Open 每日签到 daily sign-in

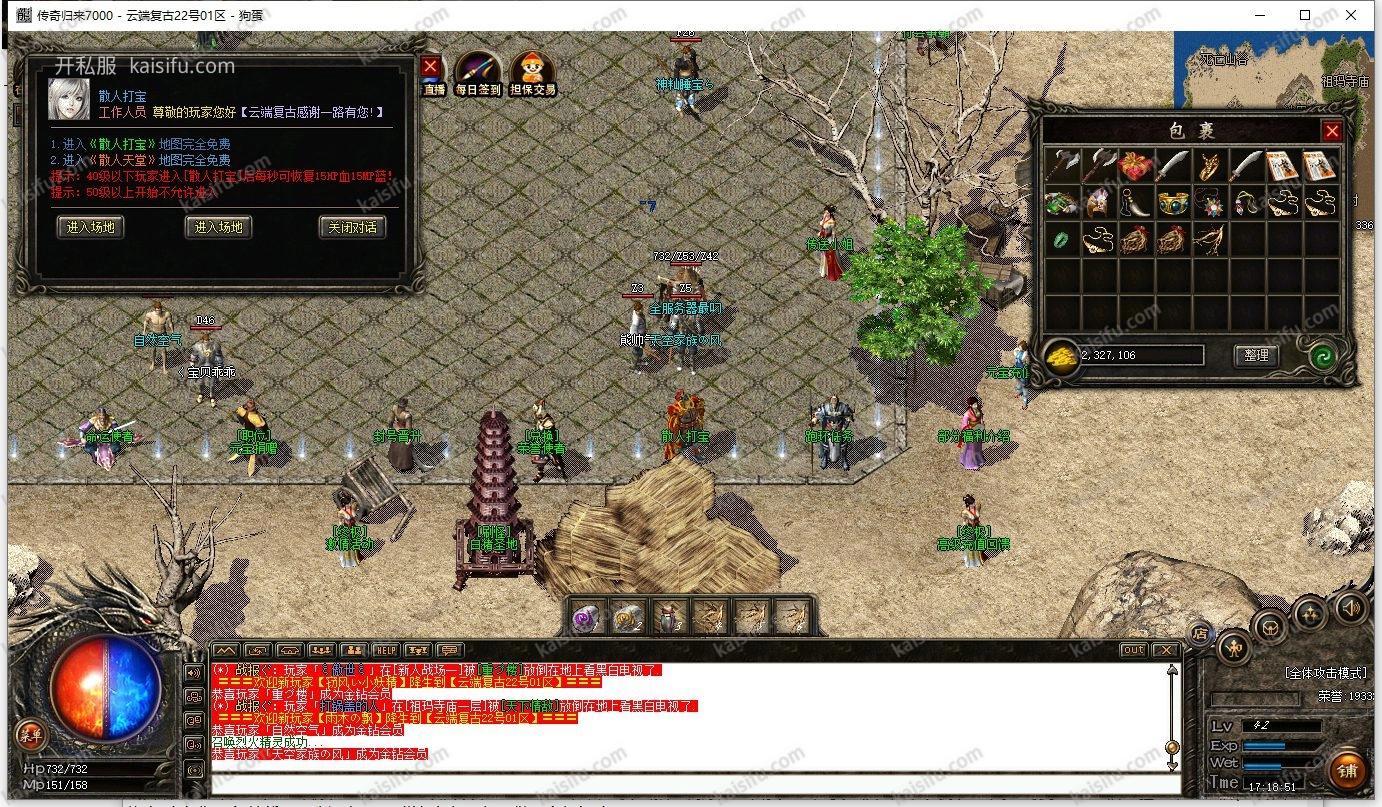tap(477, 74)
